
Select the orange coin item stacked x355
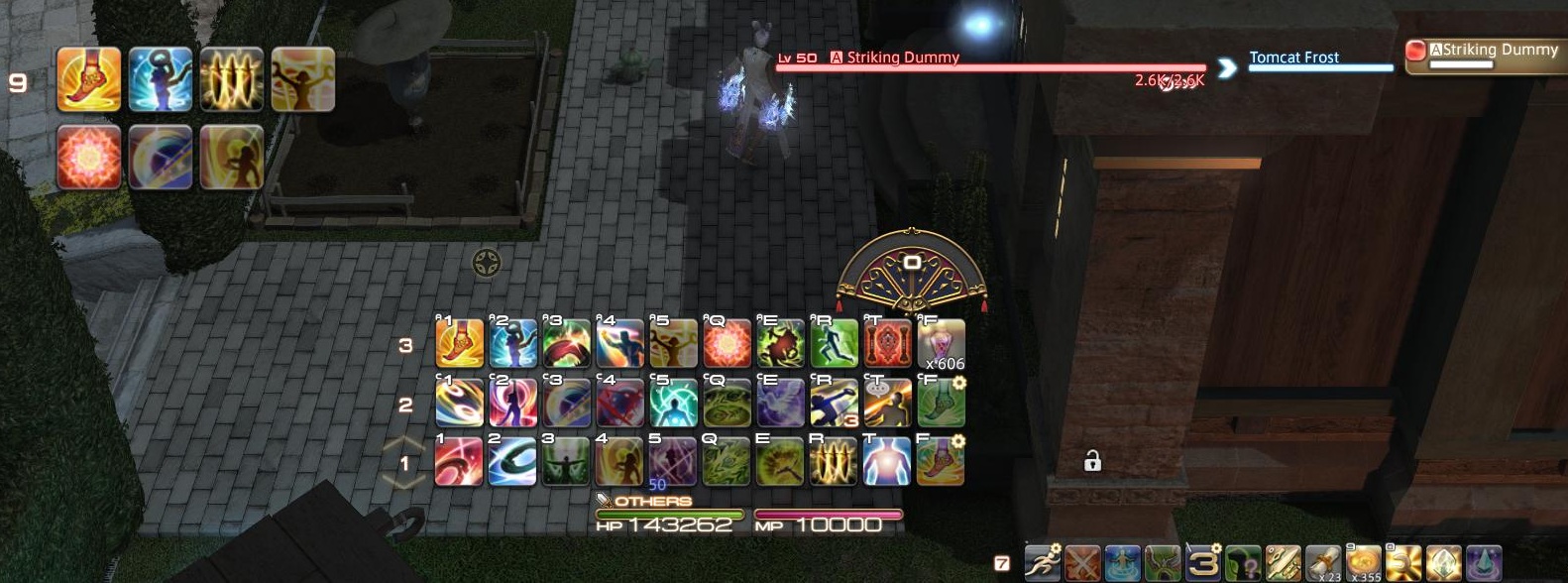coord(1364,563)
